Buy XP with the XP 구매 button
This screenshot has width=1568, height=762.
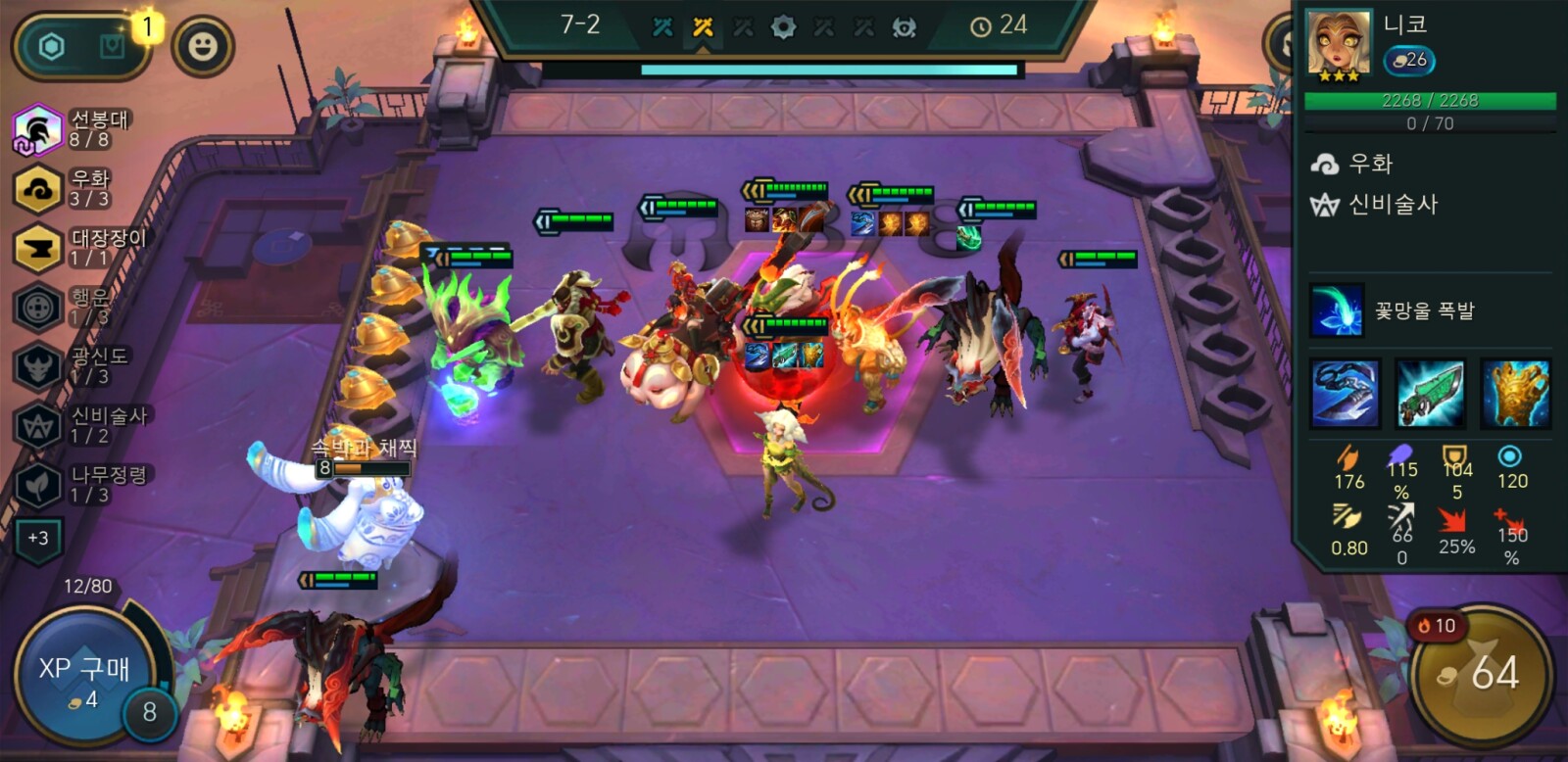pyautogui.click(x=83, y=677)
